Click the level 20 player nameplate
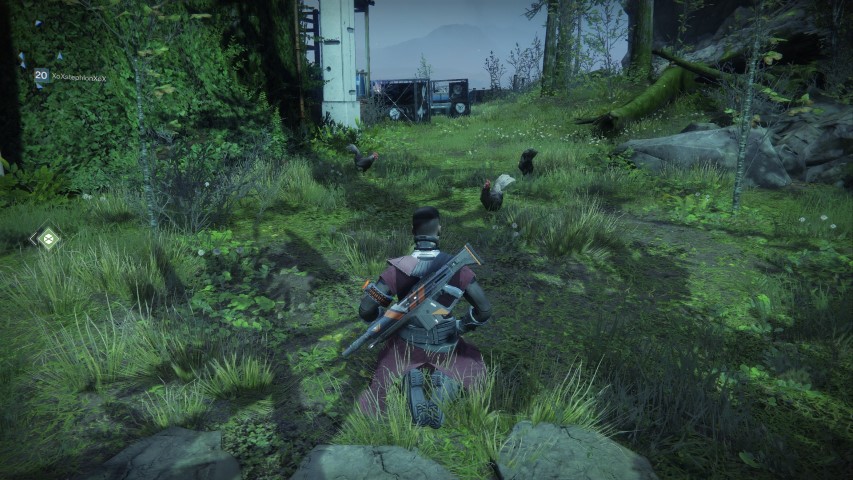The height and width of the screenshot is (480, 853). click(70, 76)
